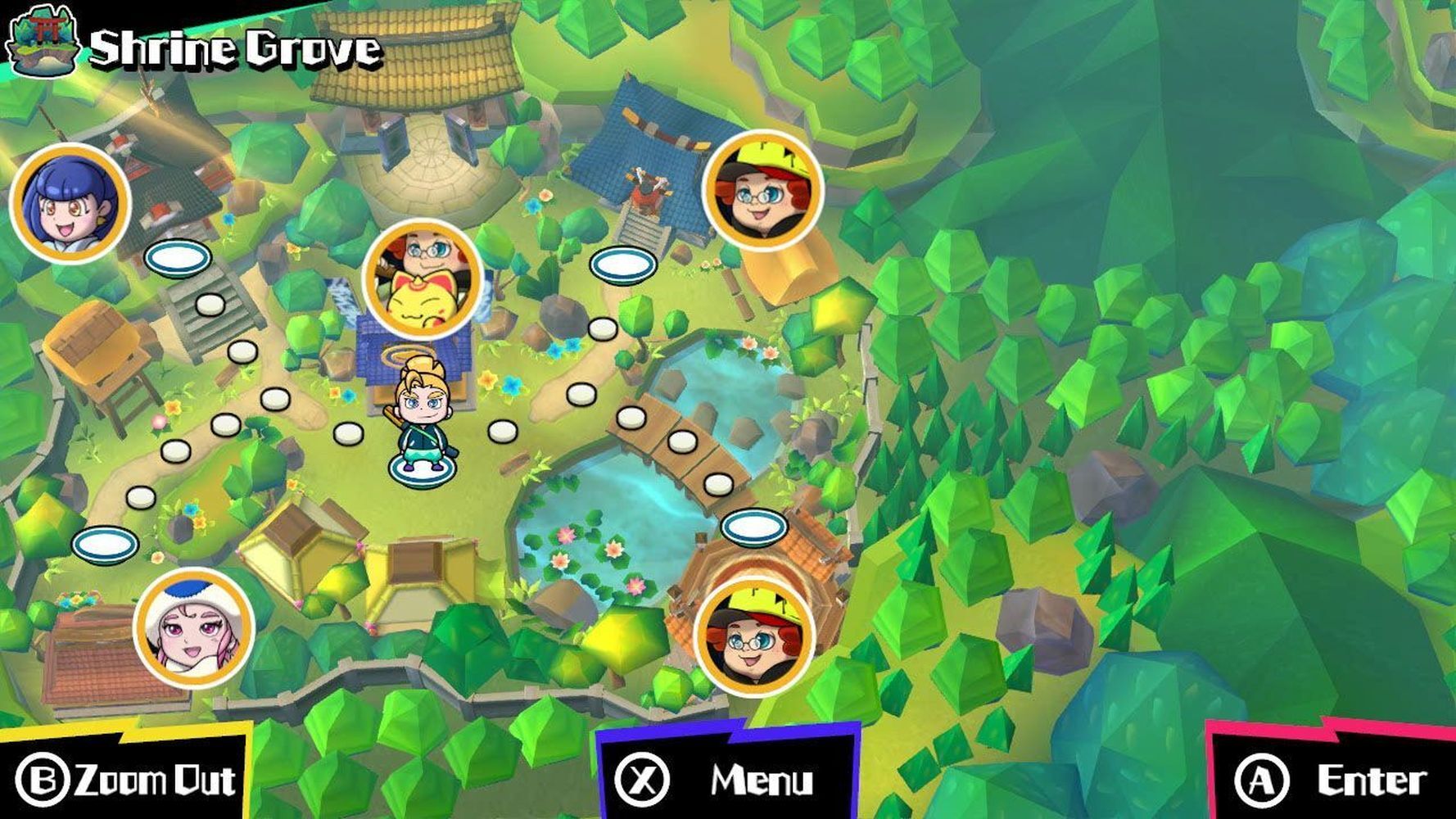This screenshot has width=1456, height=819.
Task: Select yellow-hat portrait over the orange round hut
Action: tap(754, 636)
